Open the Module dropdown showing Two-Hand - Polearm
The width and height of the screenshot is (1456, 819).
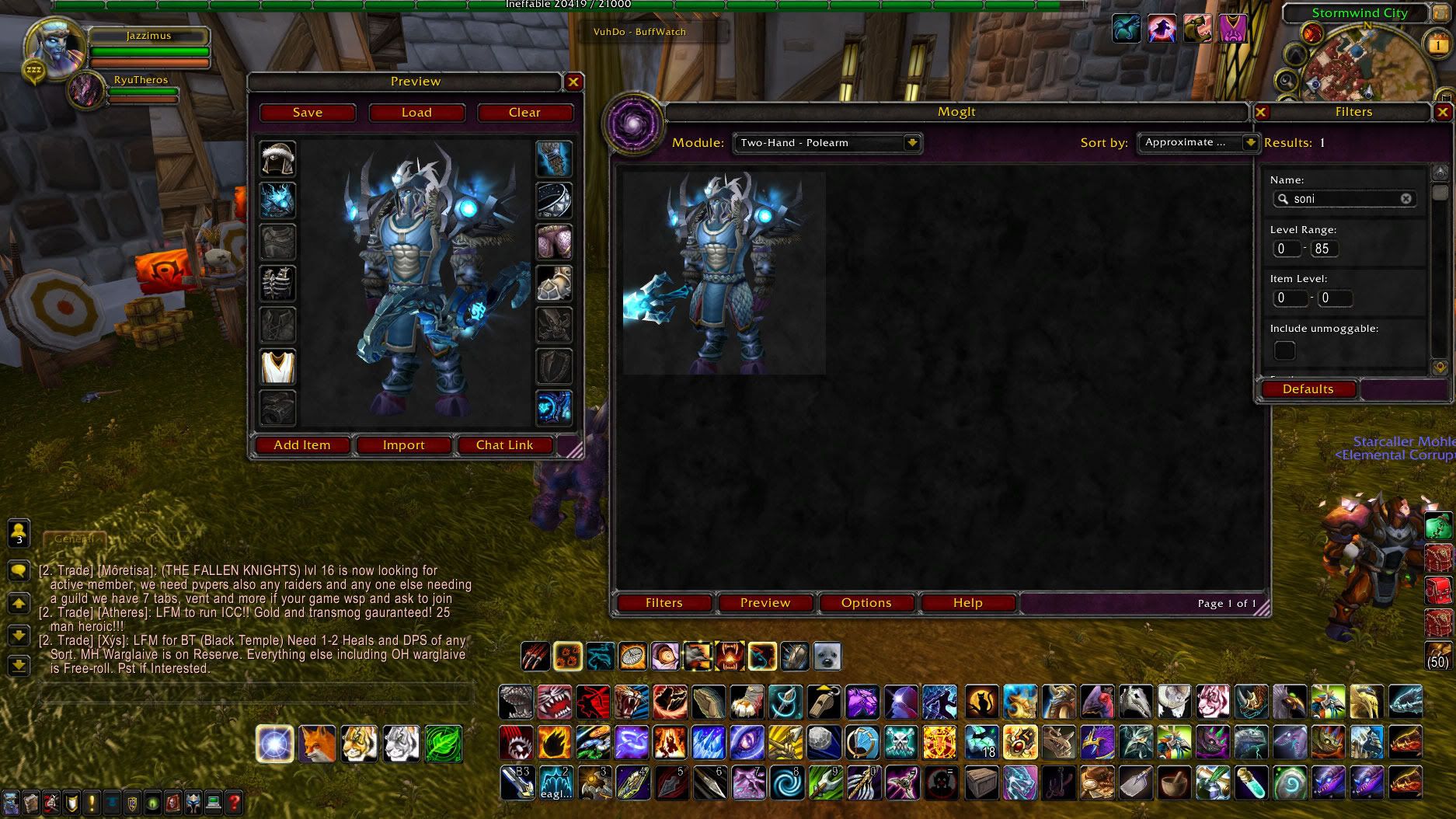click(x=912, y=143)
